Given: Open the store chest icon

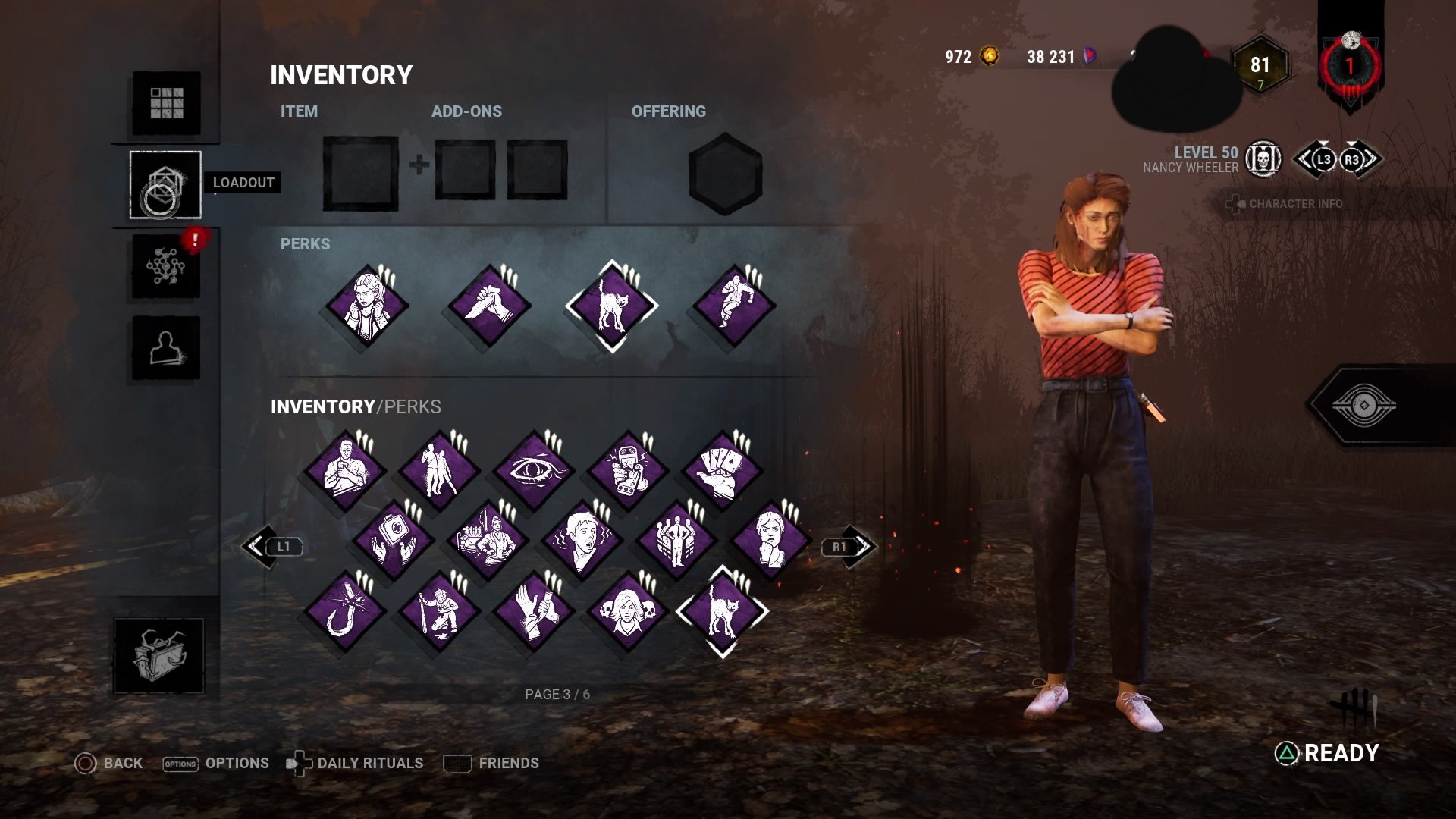Looking at the screenshot, I should pyautogui.click(x=158, y=655).
